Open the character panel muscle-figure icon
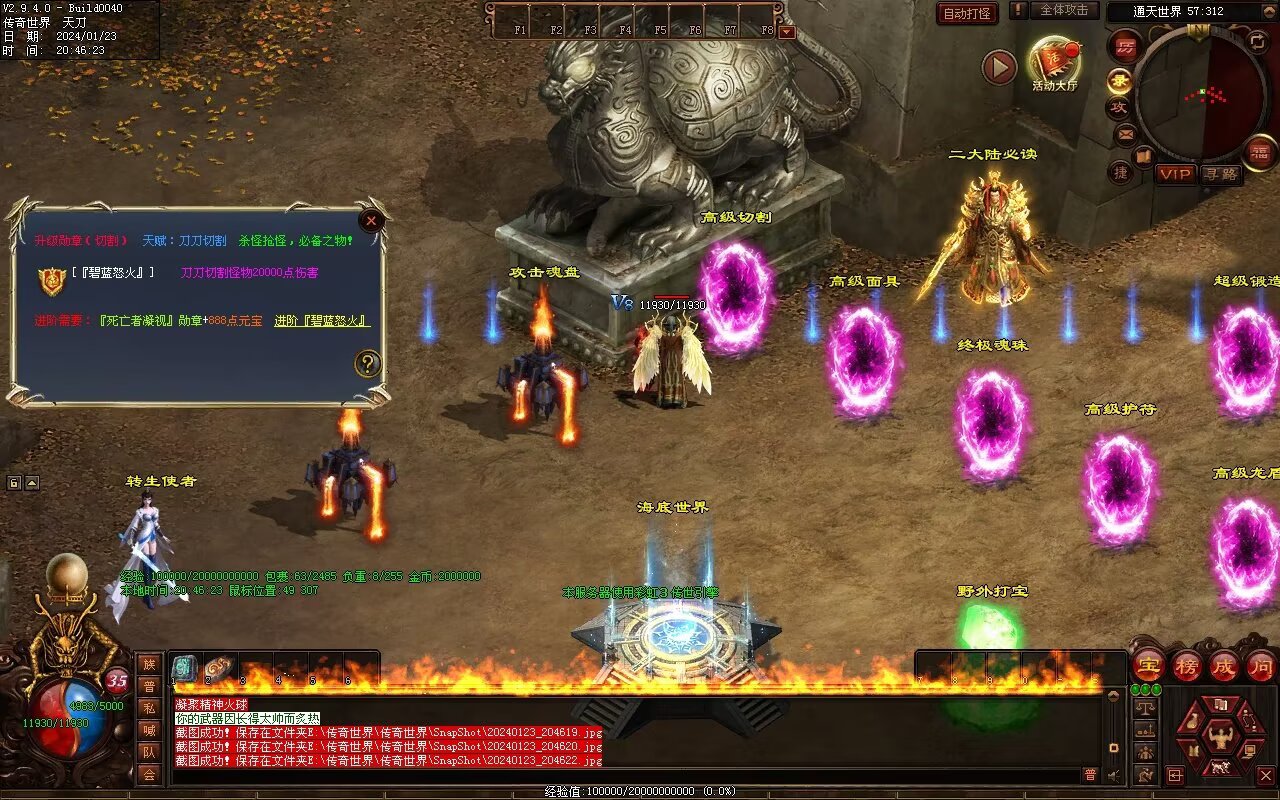 coord(1219,738)
